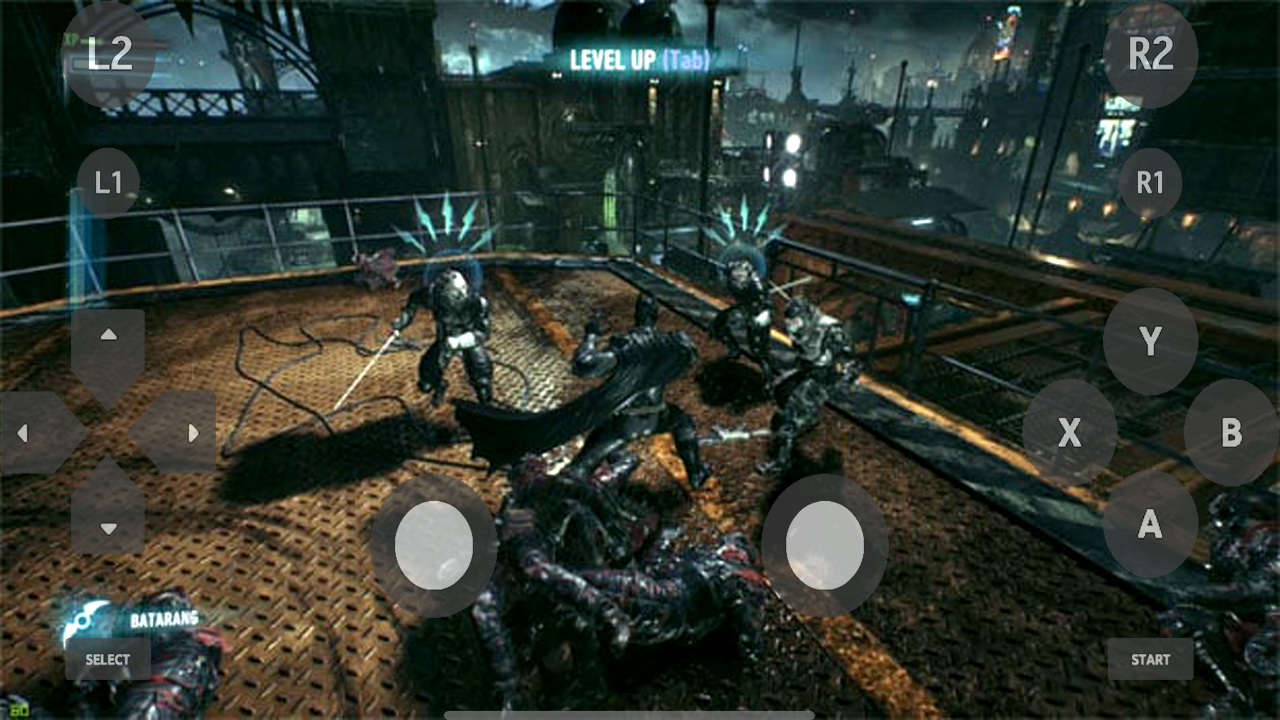Image resolution: width=1280 pixels, height=720 pixels.
Task: Tap the B face button
Action: [x=1230, y=434]
